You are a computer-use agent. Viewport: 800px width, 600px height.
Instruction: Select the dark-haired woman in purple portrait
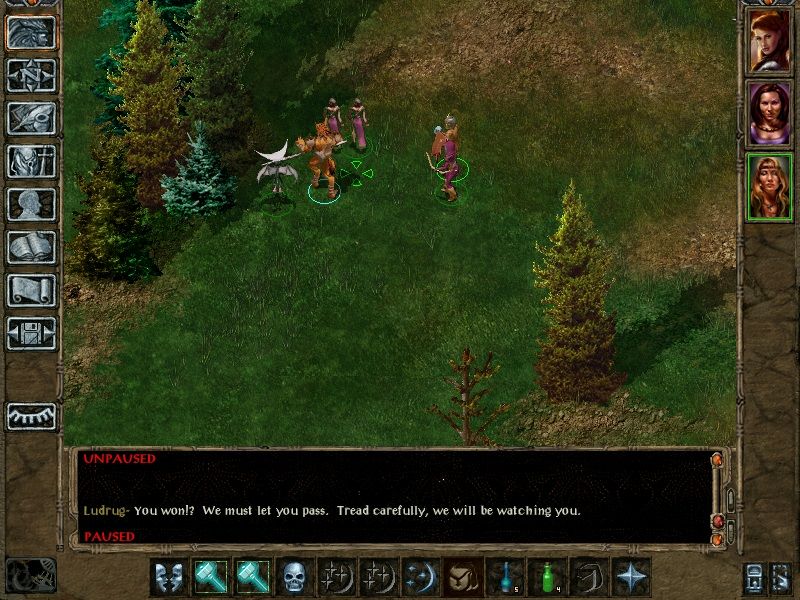770,114
